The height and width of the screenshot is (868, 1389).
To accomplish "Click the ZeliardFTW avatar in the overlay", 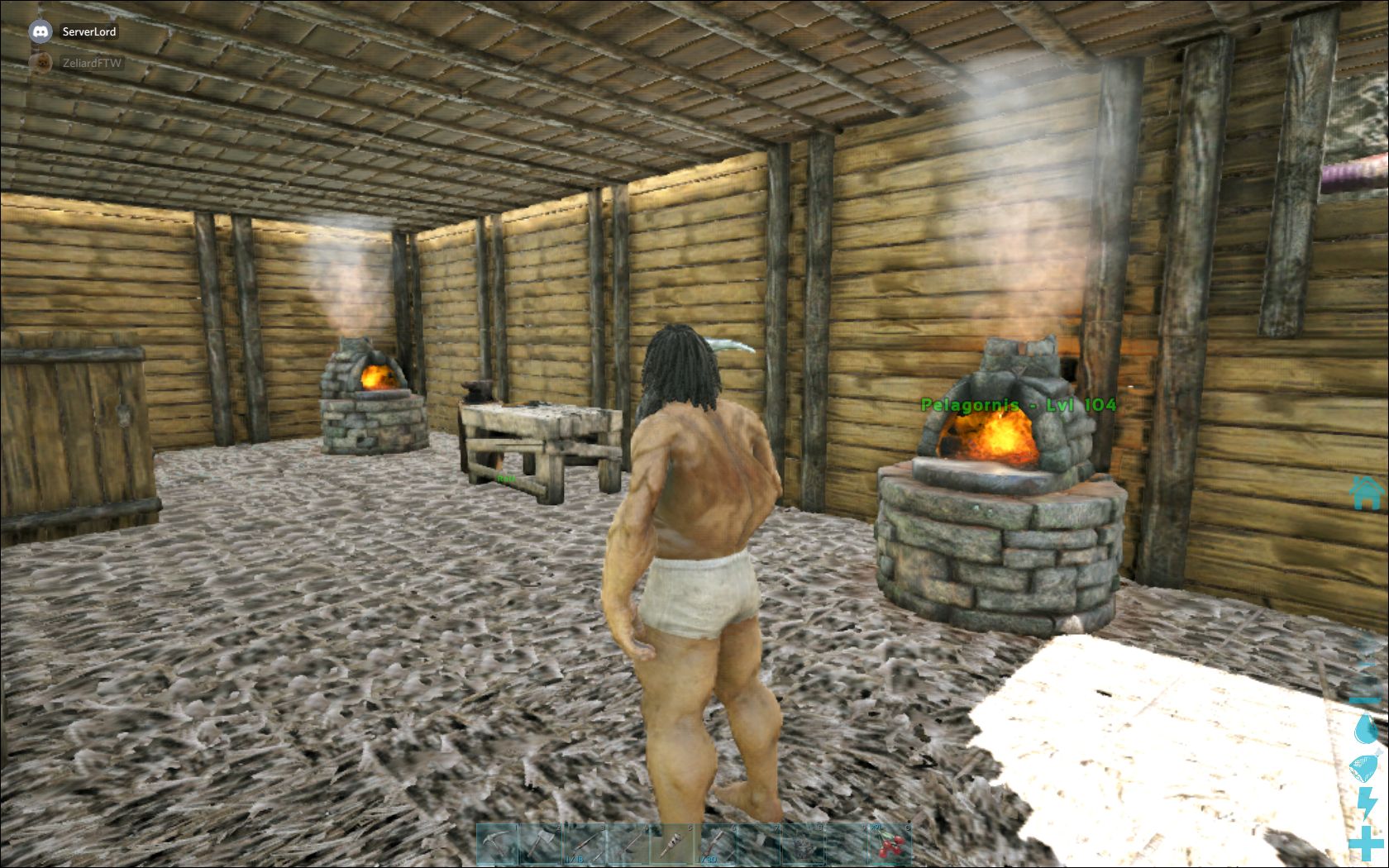I will [41, 63].
